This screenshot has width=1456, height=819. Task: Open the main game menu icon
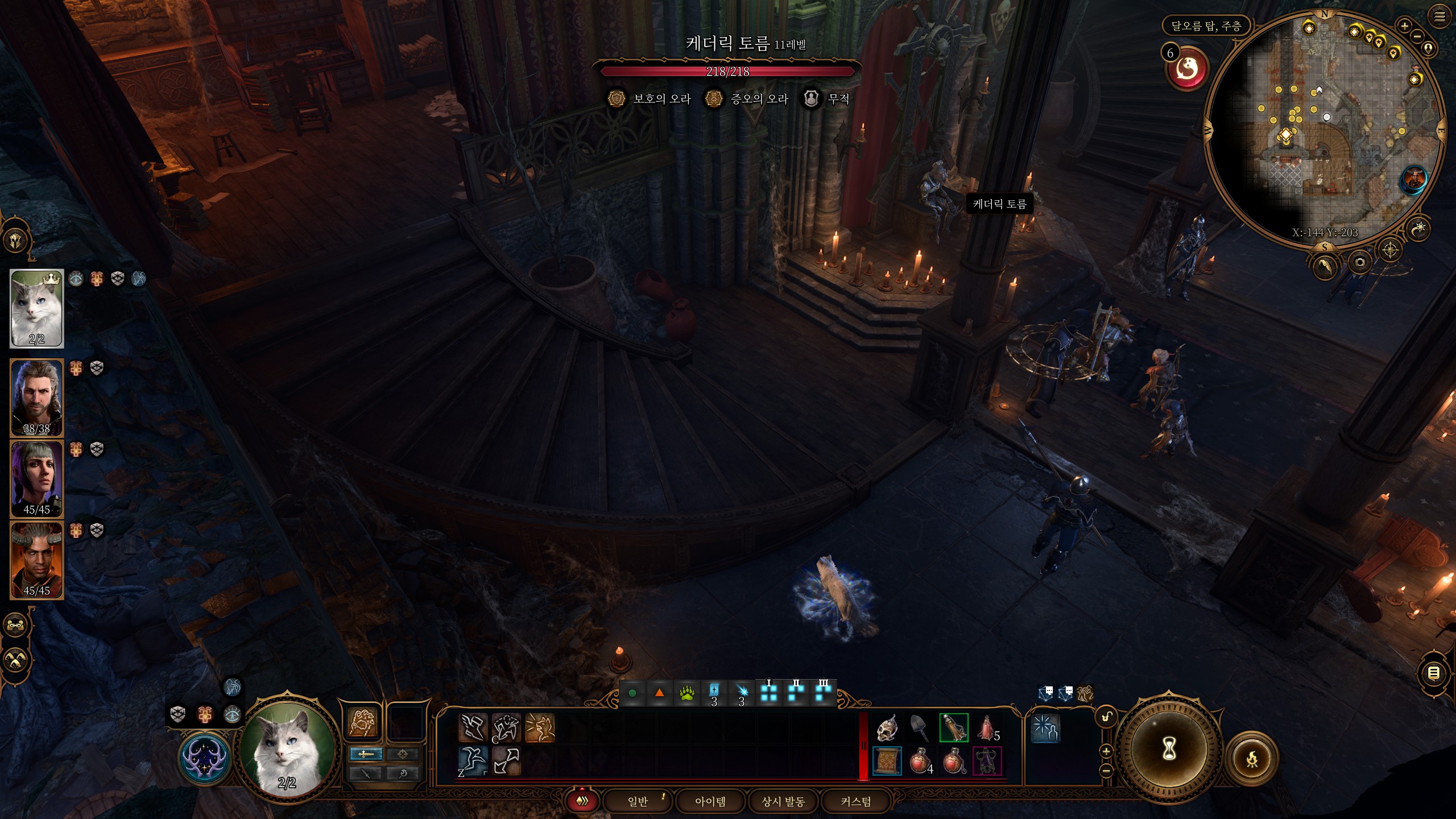tap(1440, 16)
